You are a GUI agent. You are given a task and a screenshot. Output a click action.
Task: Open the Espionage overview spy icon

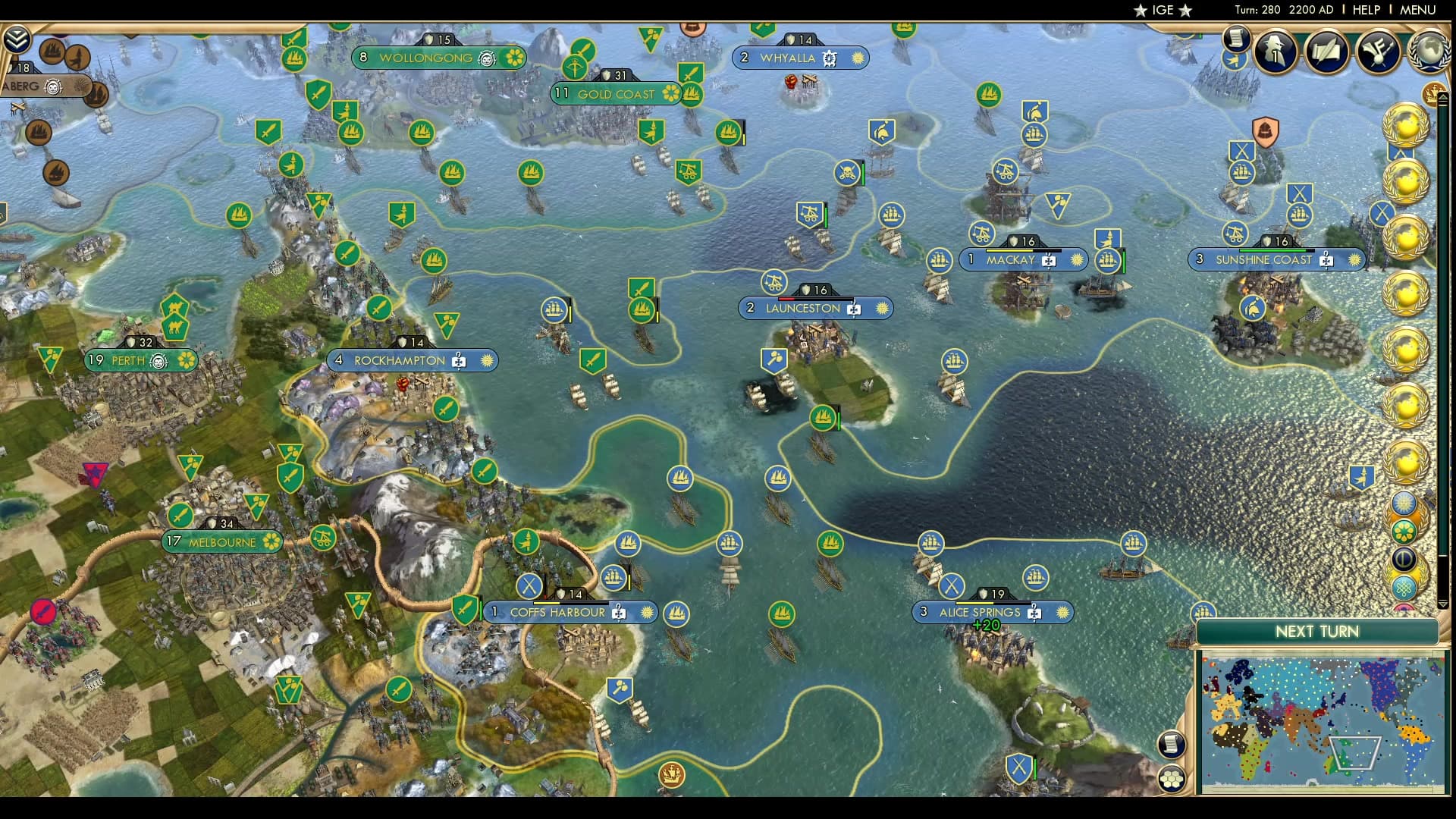point(1275,52)
